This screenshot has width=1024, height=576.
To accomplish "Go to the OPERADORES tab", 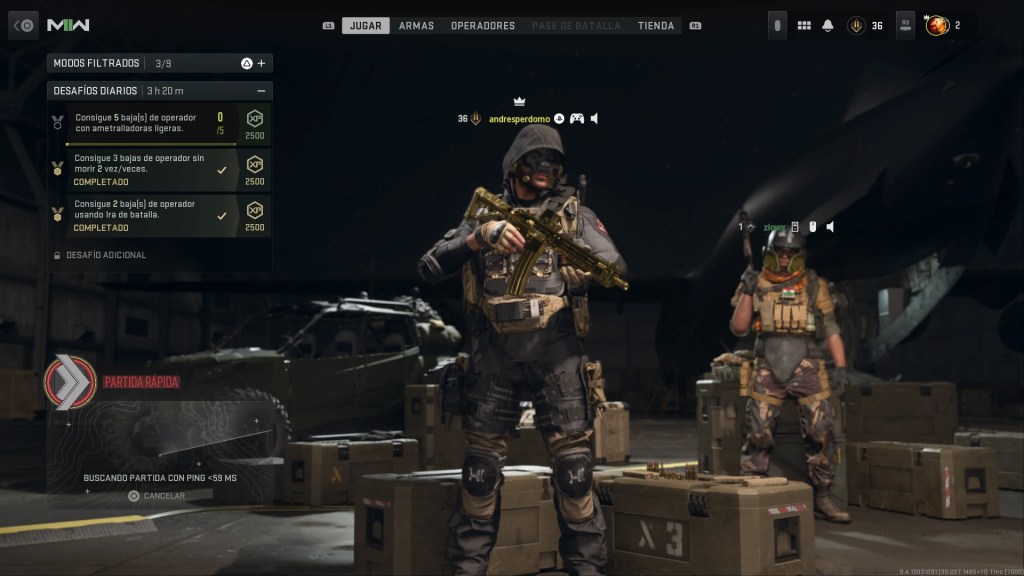I will (483, 25).
